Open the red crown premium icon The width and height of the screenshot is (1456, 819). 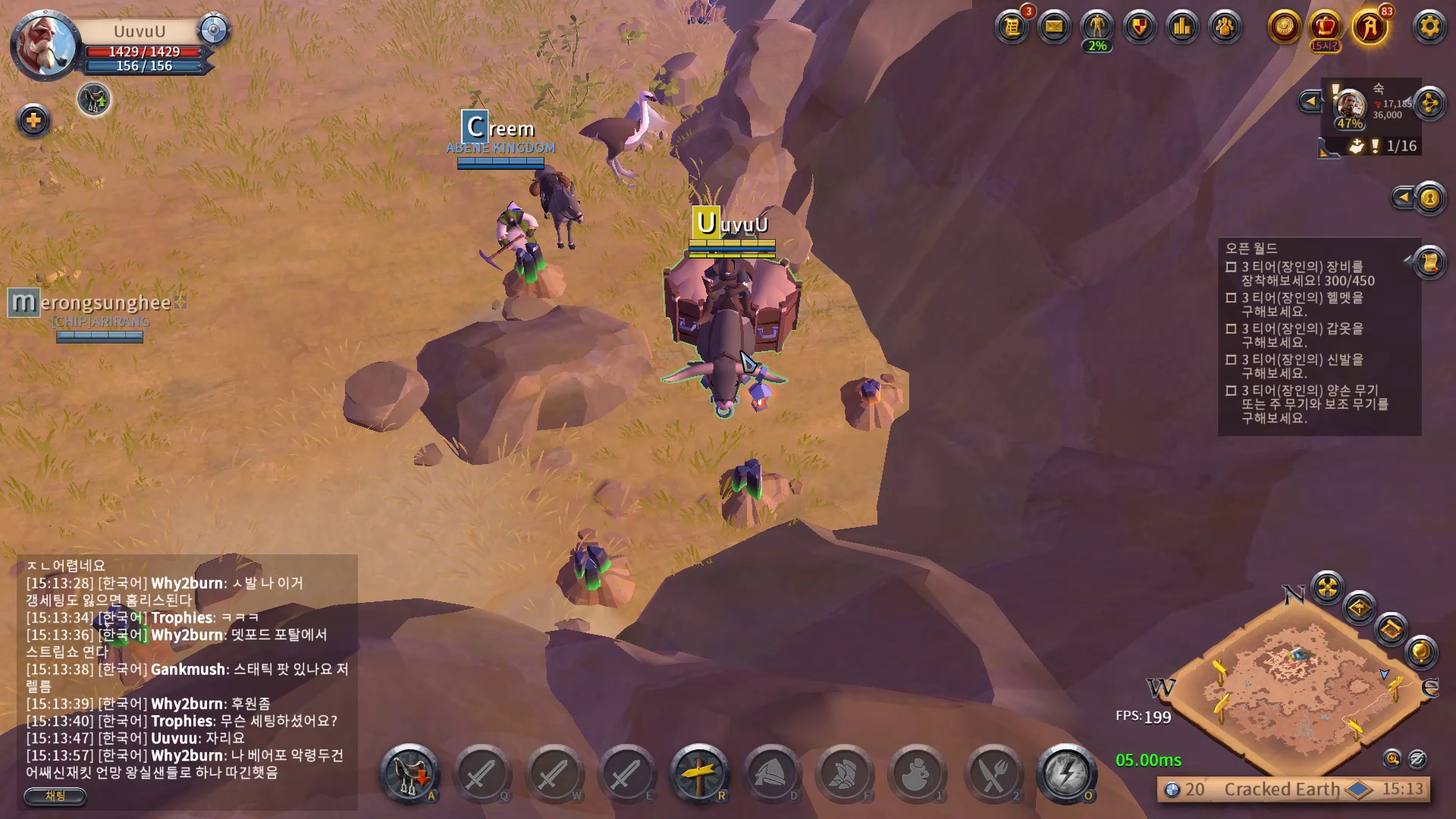(x=1326, y=27)
